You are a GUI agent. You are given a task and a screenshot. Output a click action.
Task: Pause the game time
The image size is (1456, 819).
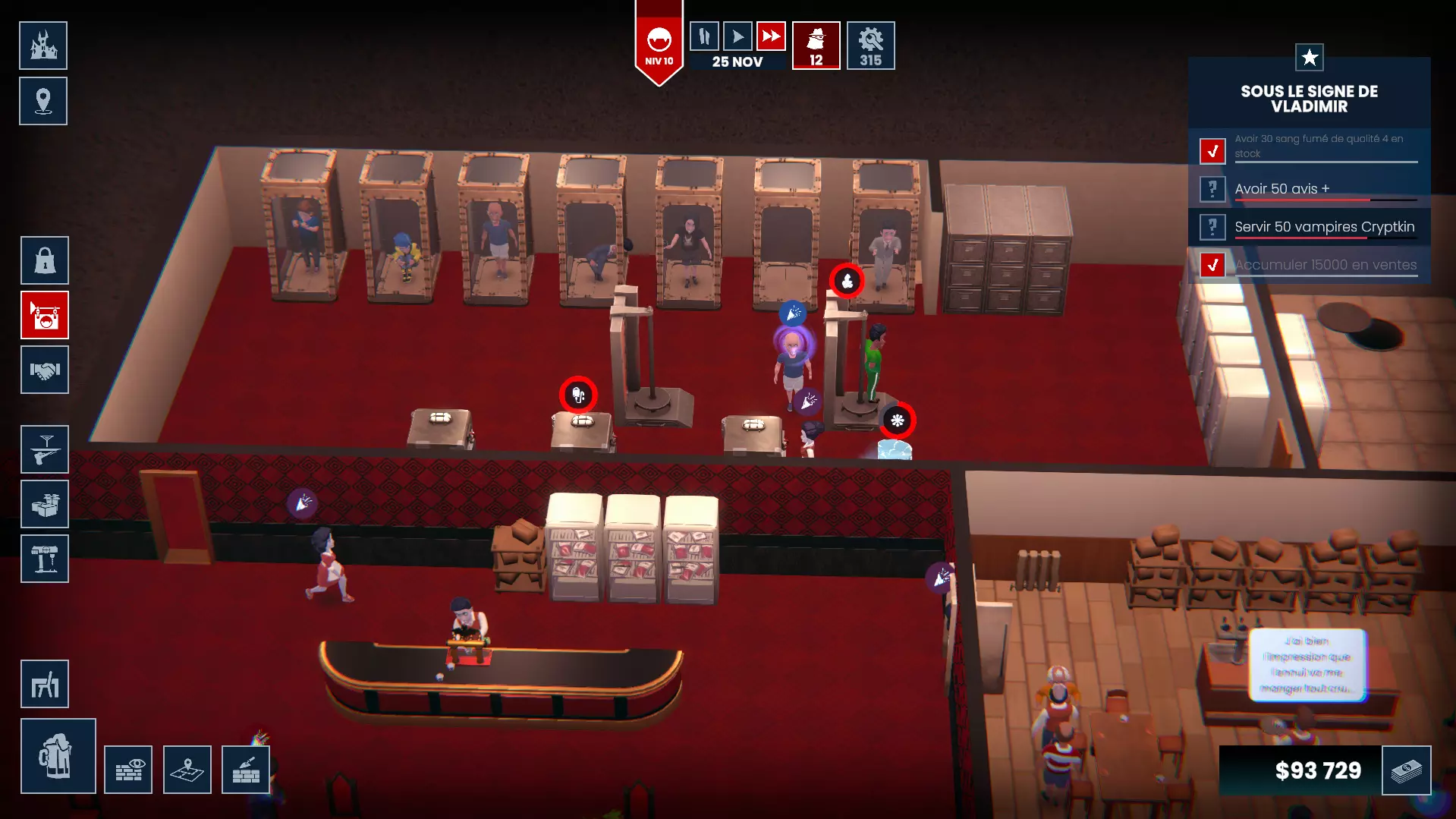(x=704, y=36)
